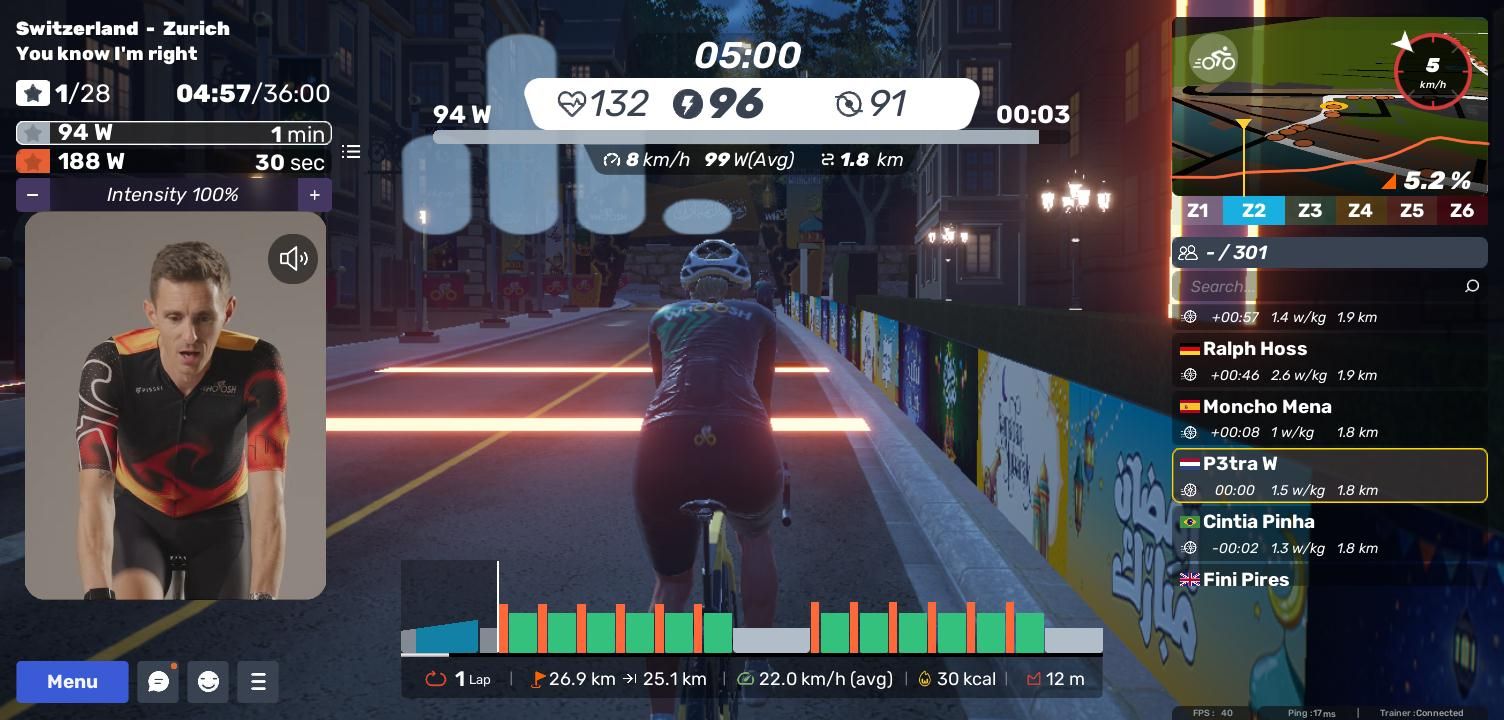Select rider Cintia Pinha in the list
This screenshot has height=720, width=1504.
[x=1329, y=534]
